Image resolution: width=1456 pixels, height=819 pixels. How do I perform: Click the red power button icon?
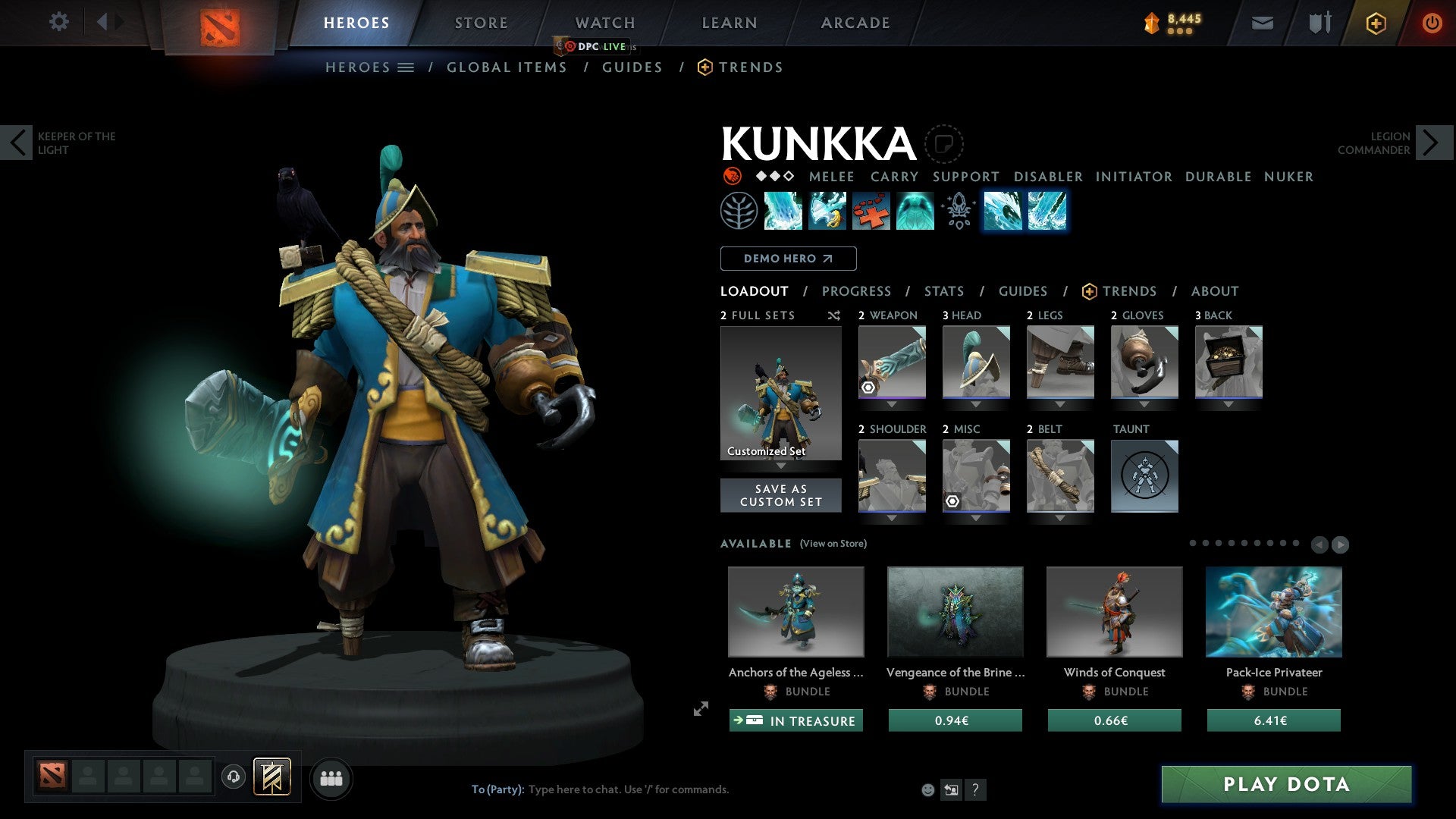(1433, 23)
